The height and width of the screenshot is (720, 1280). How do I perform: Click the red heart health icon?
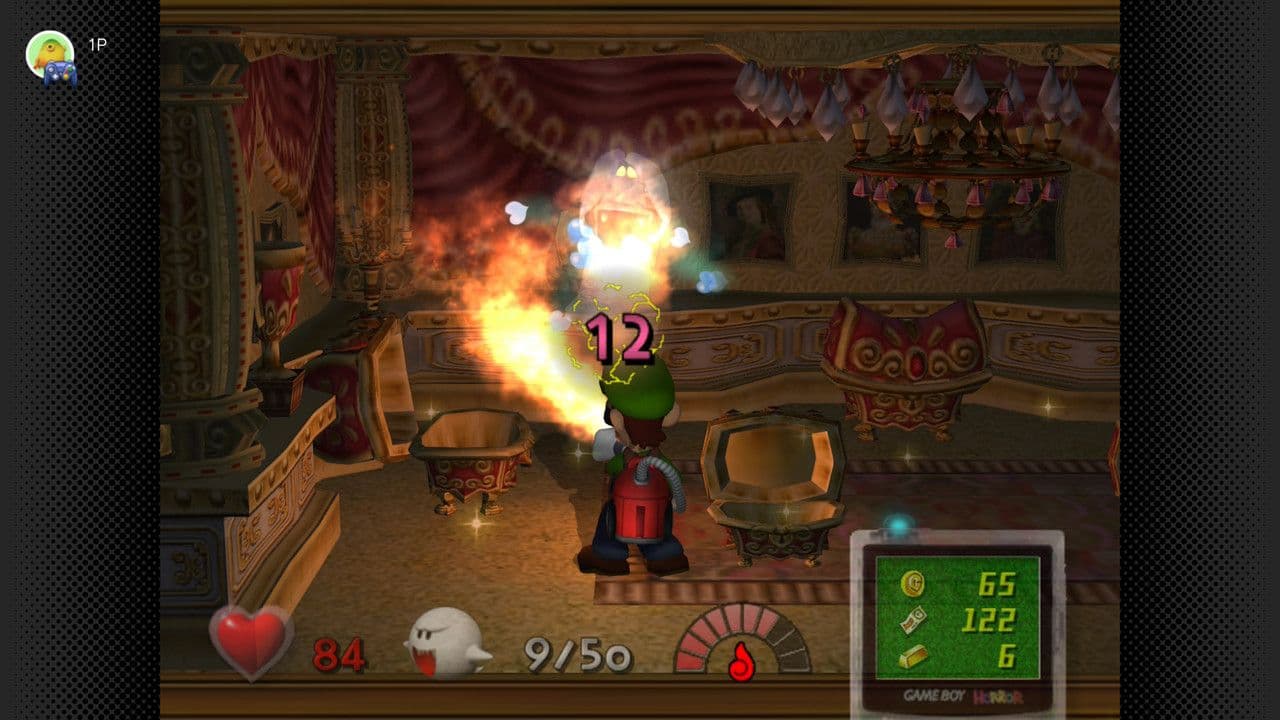(x=251, y=641)
